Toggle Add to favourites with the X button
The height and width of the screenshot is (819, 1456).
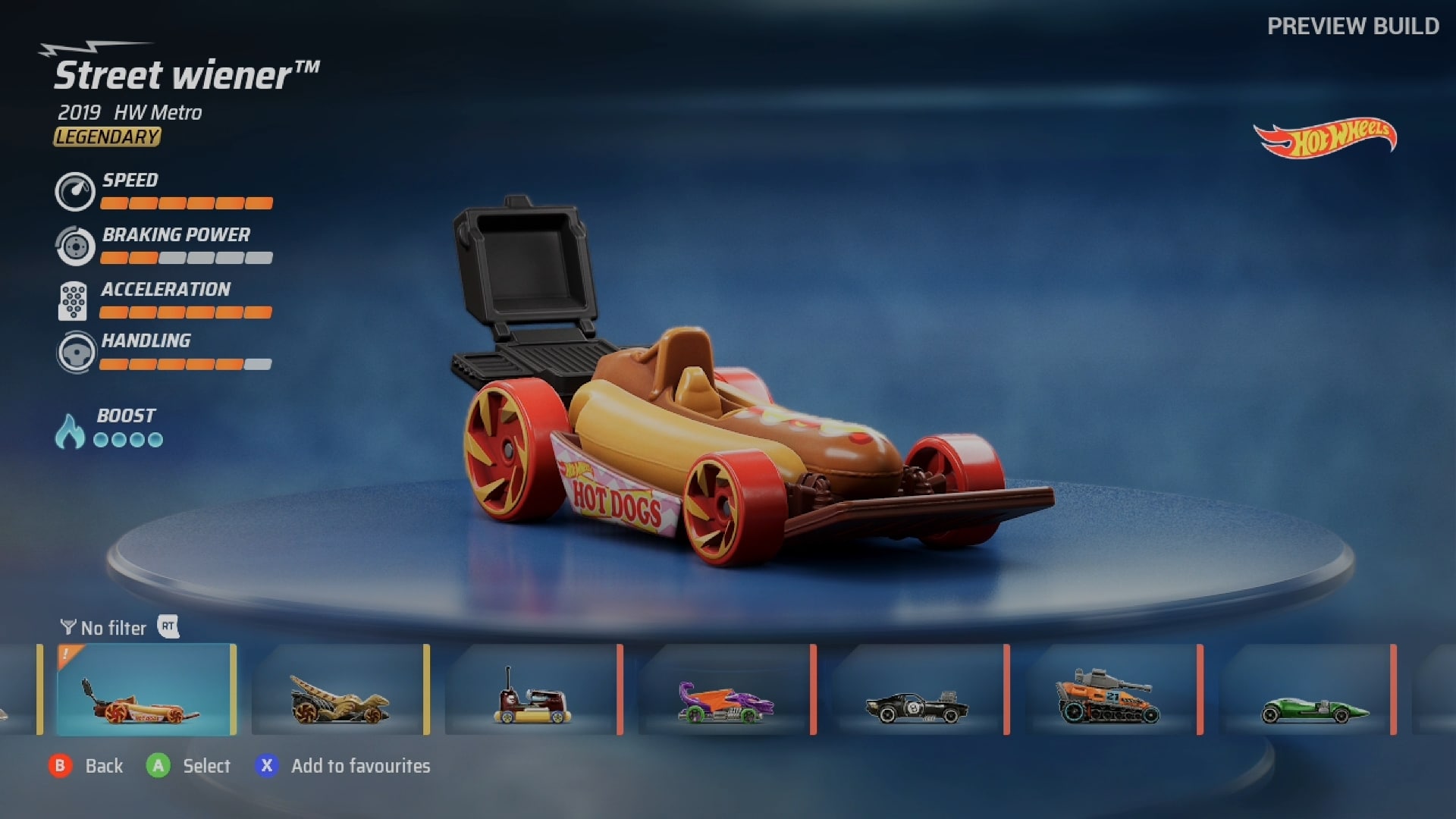(265, 766)
